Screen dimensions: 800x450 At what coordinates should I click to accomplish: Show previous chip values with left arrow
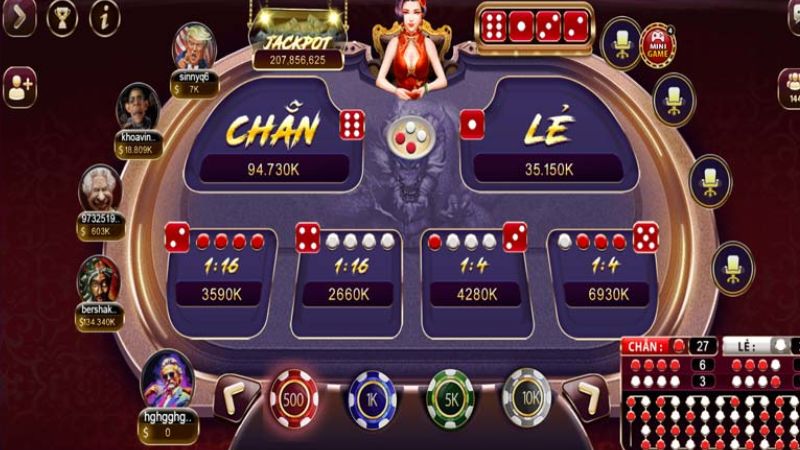pos(237,397)
